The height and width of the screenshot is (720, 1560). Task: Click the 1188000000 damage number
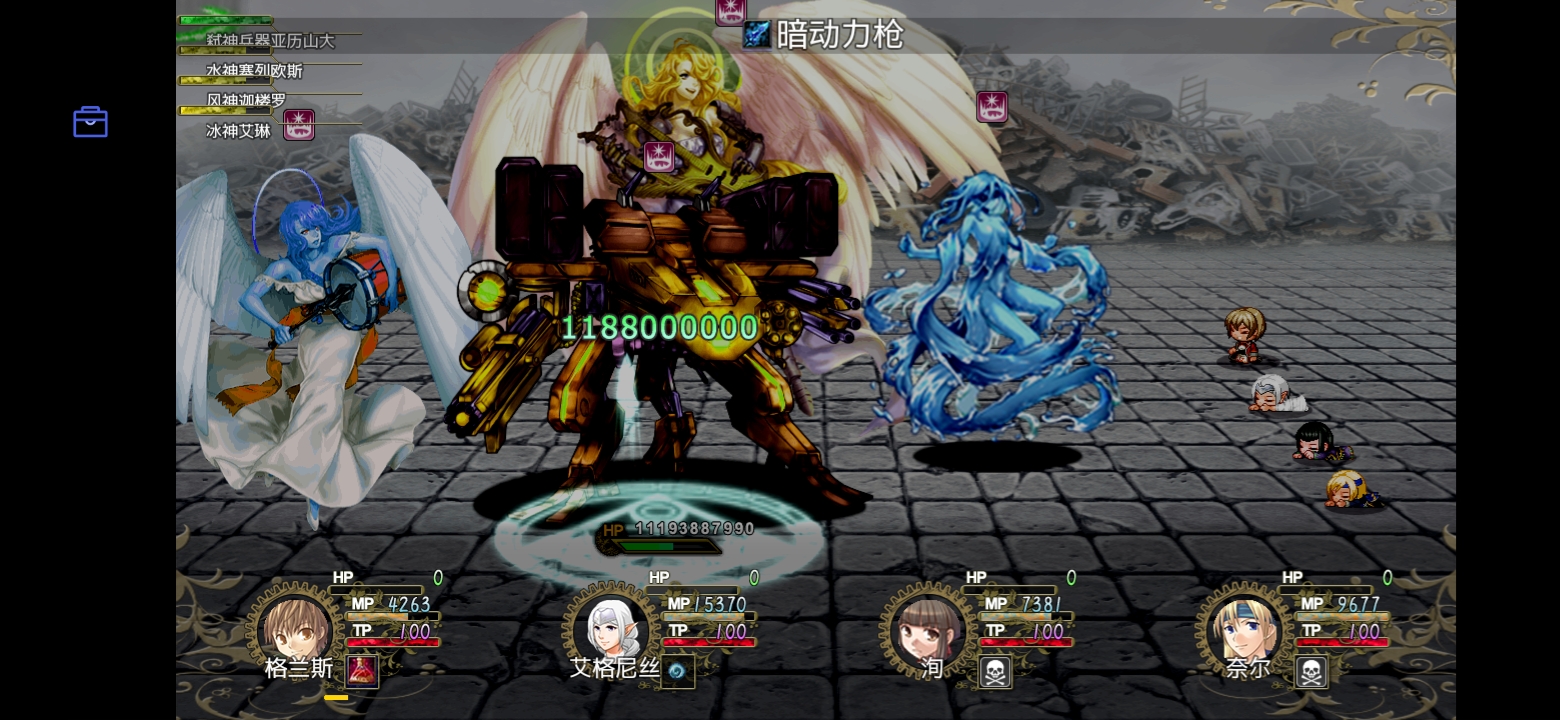658,326
